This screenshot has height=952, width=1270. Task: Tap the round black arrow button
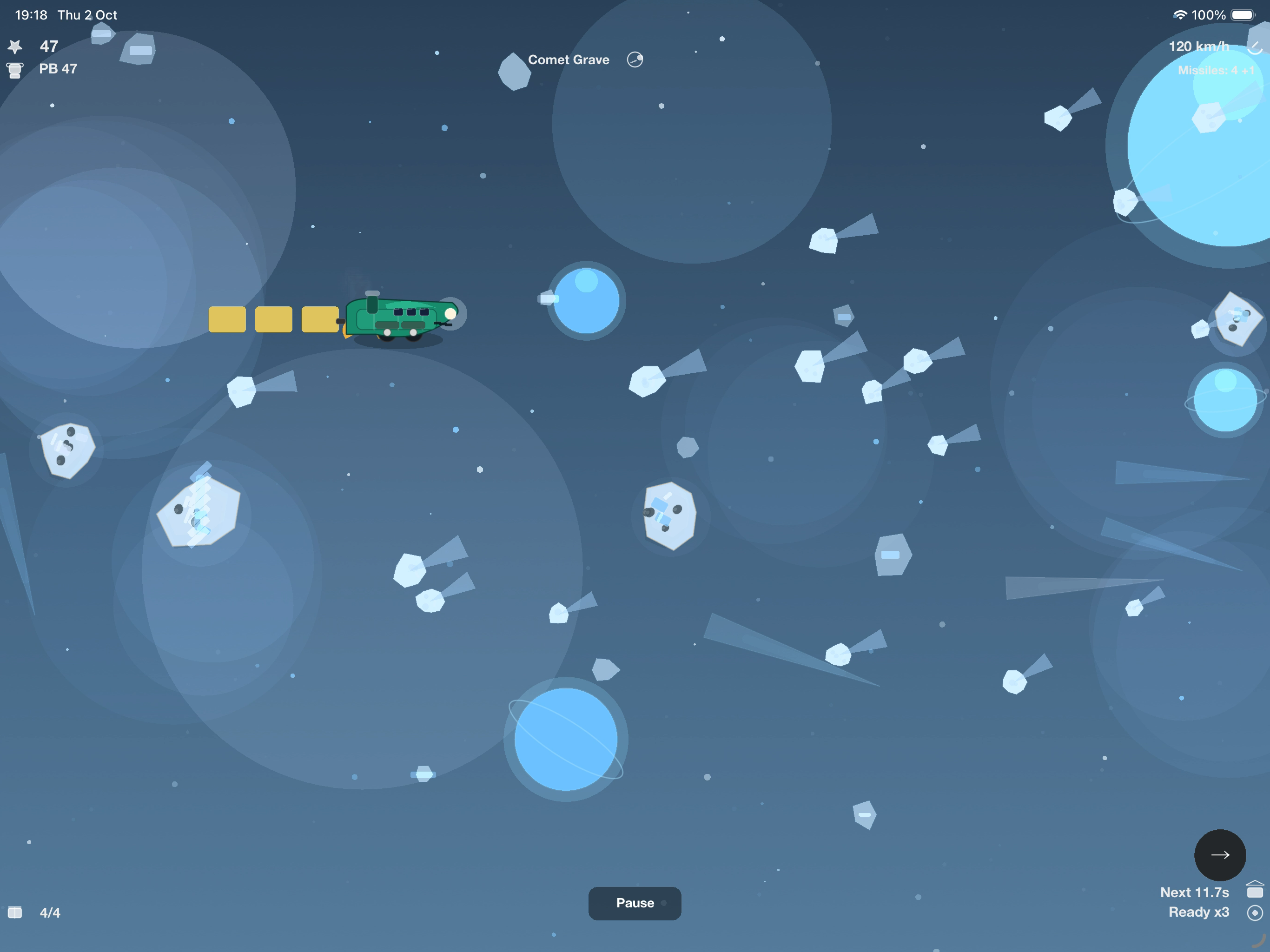point(1219,855)
